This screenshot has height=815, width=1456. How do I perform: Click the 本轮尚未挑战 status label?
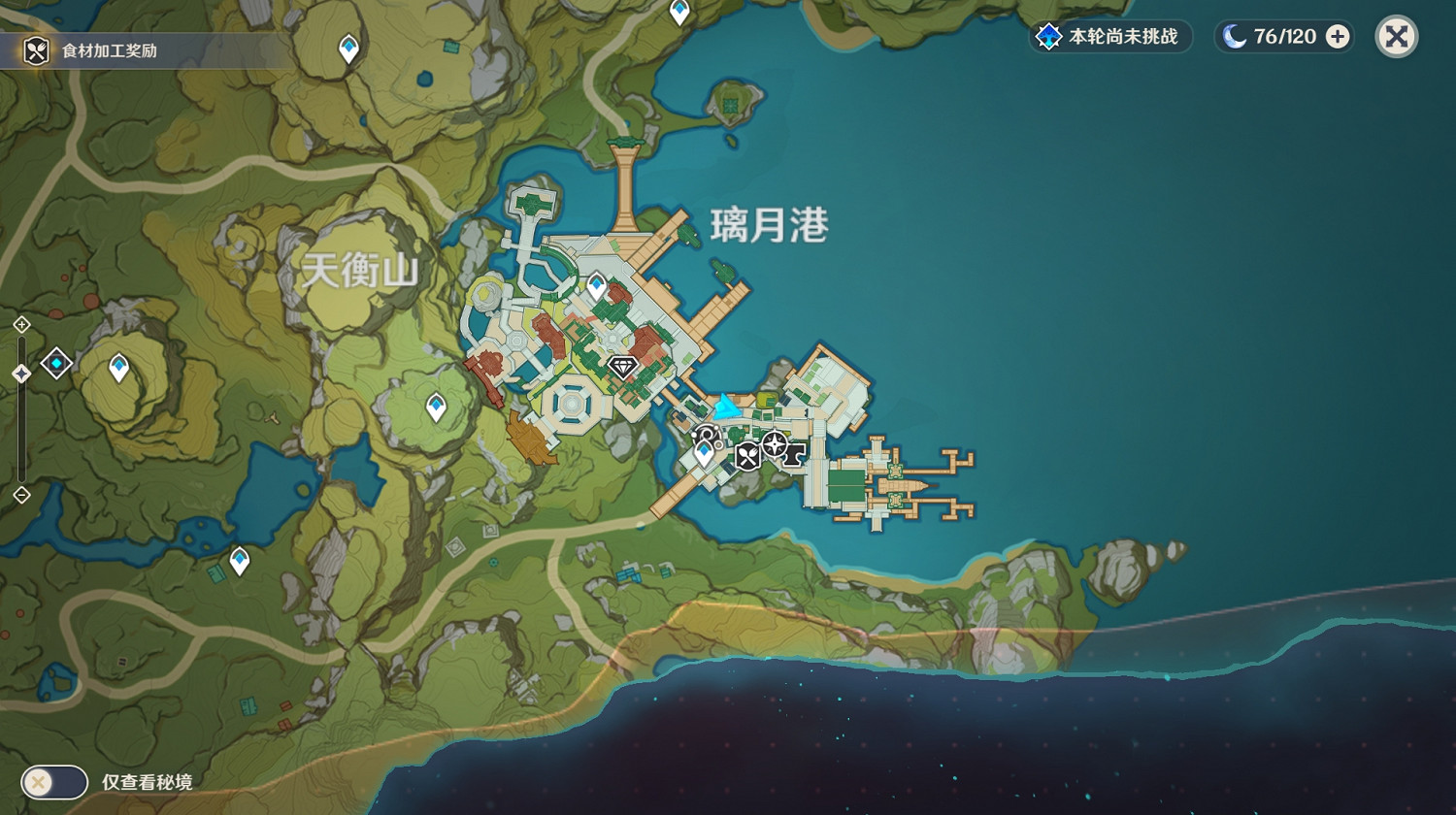coord(1121,37)
